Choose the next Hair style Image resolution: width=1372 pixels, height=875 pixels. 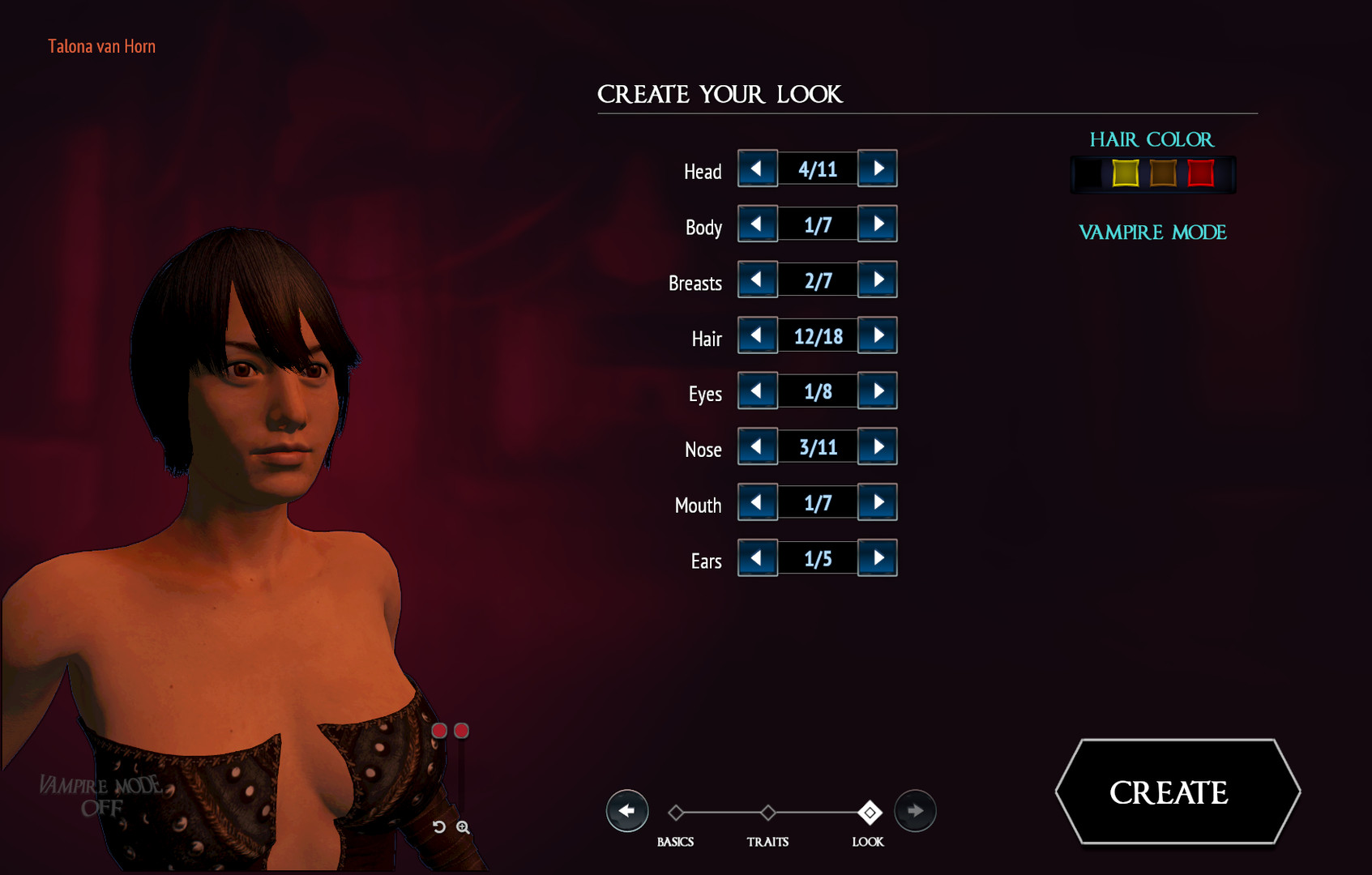[x=877, y=335]
